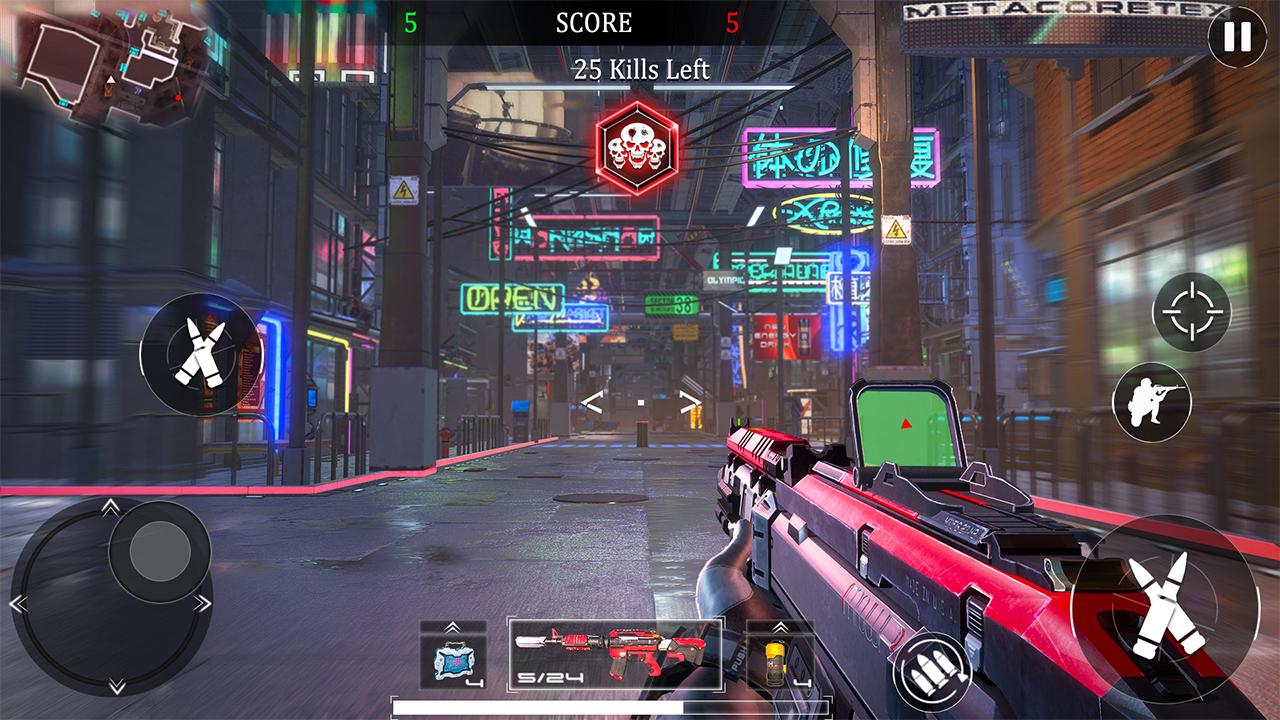Tap the 25 Kills Left banner
This screenshot has width=1280, height=720.
pos(640,69)
